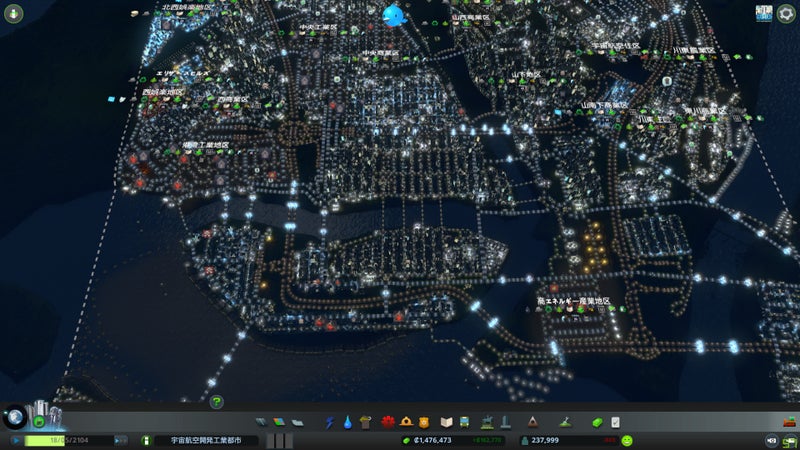Open the gear options menu
800x450 pixels.
pos(787,14)
